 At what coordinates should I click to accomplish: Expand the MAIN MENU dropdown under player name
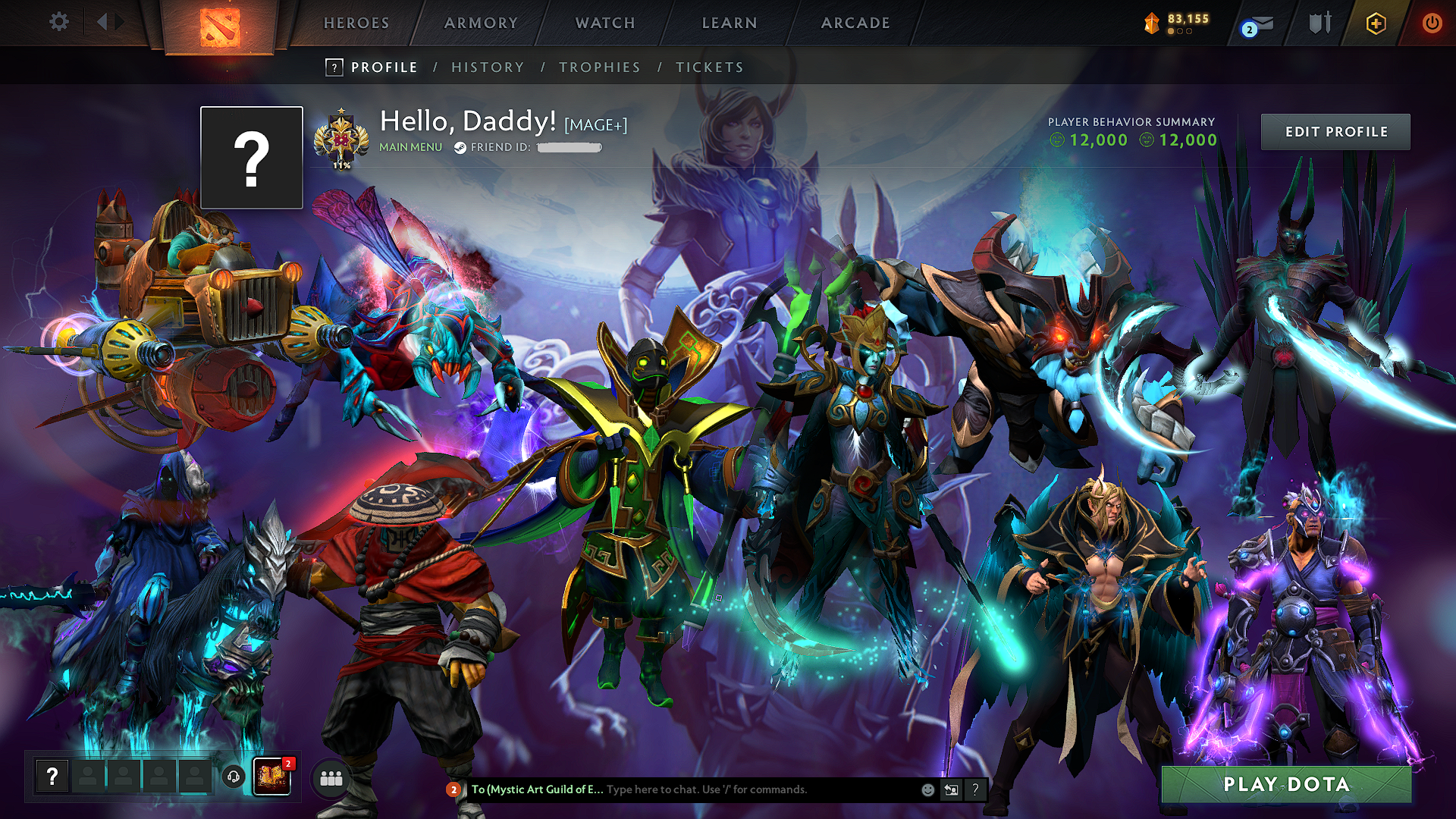coord(410,146)
